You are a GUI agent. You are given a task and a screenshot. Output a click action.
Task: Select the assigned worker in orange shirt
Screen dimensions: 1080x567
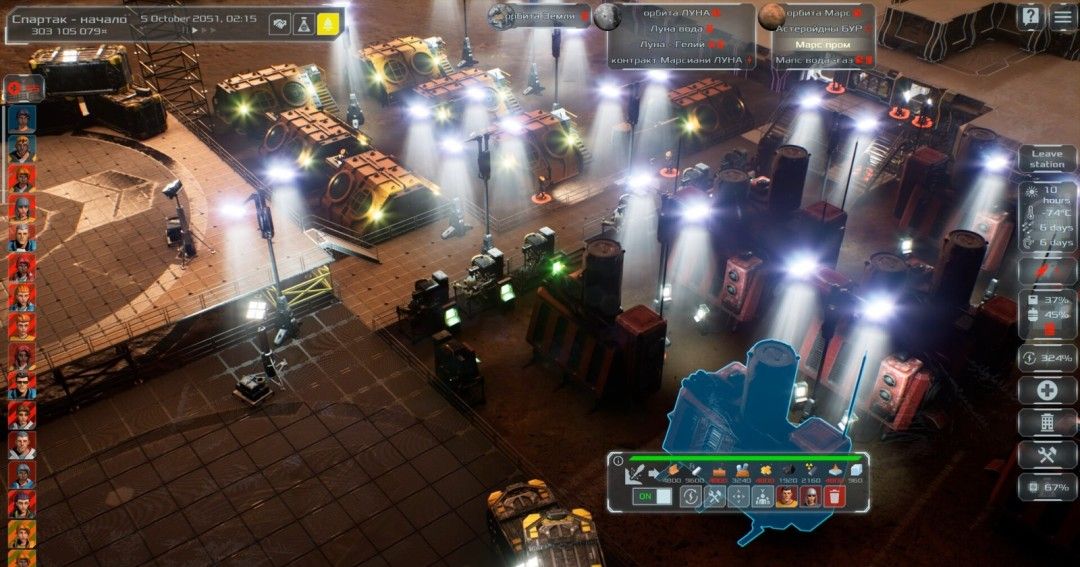point(786,496)
